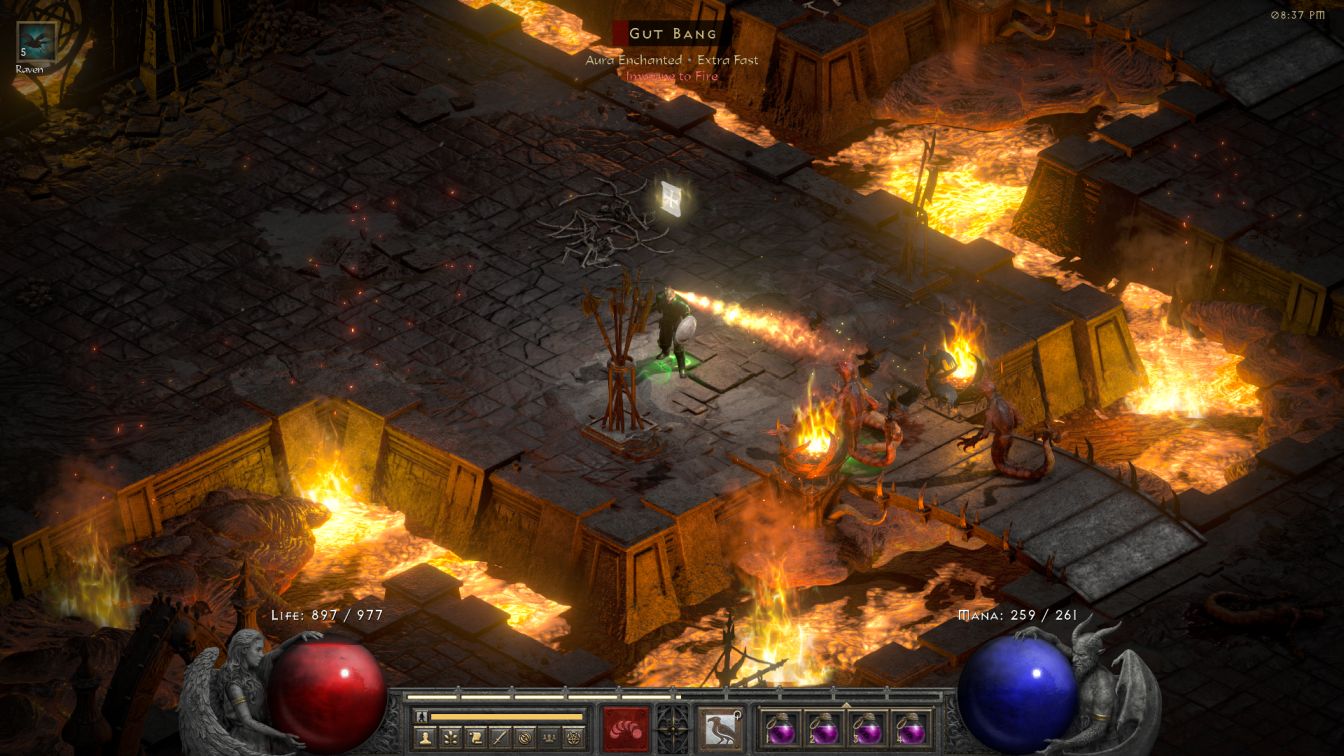Open the skill tree button with leaf icon
Screen dimensions: 1344x756
point(451,738)
